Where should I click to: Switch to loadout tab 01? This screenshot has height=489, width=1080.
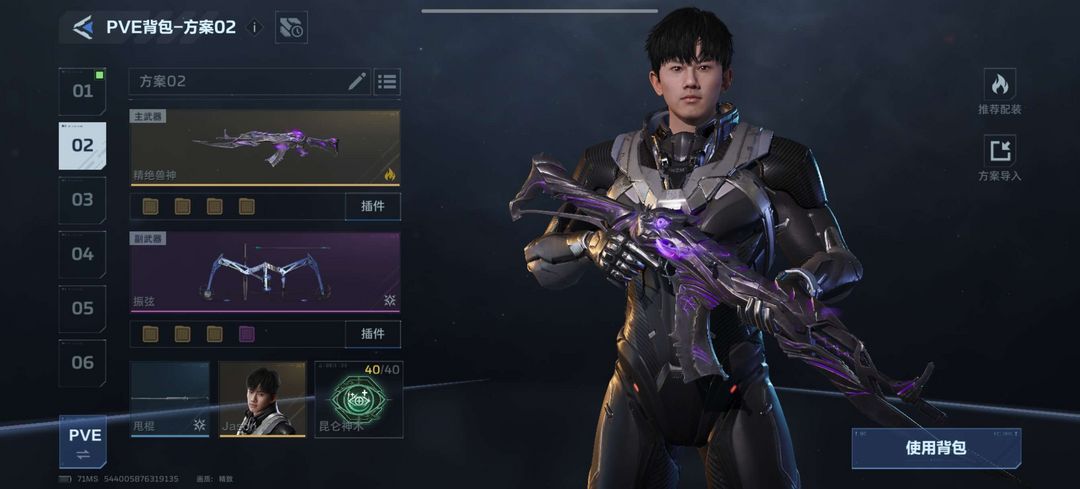click(82, 91)
